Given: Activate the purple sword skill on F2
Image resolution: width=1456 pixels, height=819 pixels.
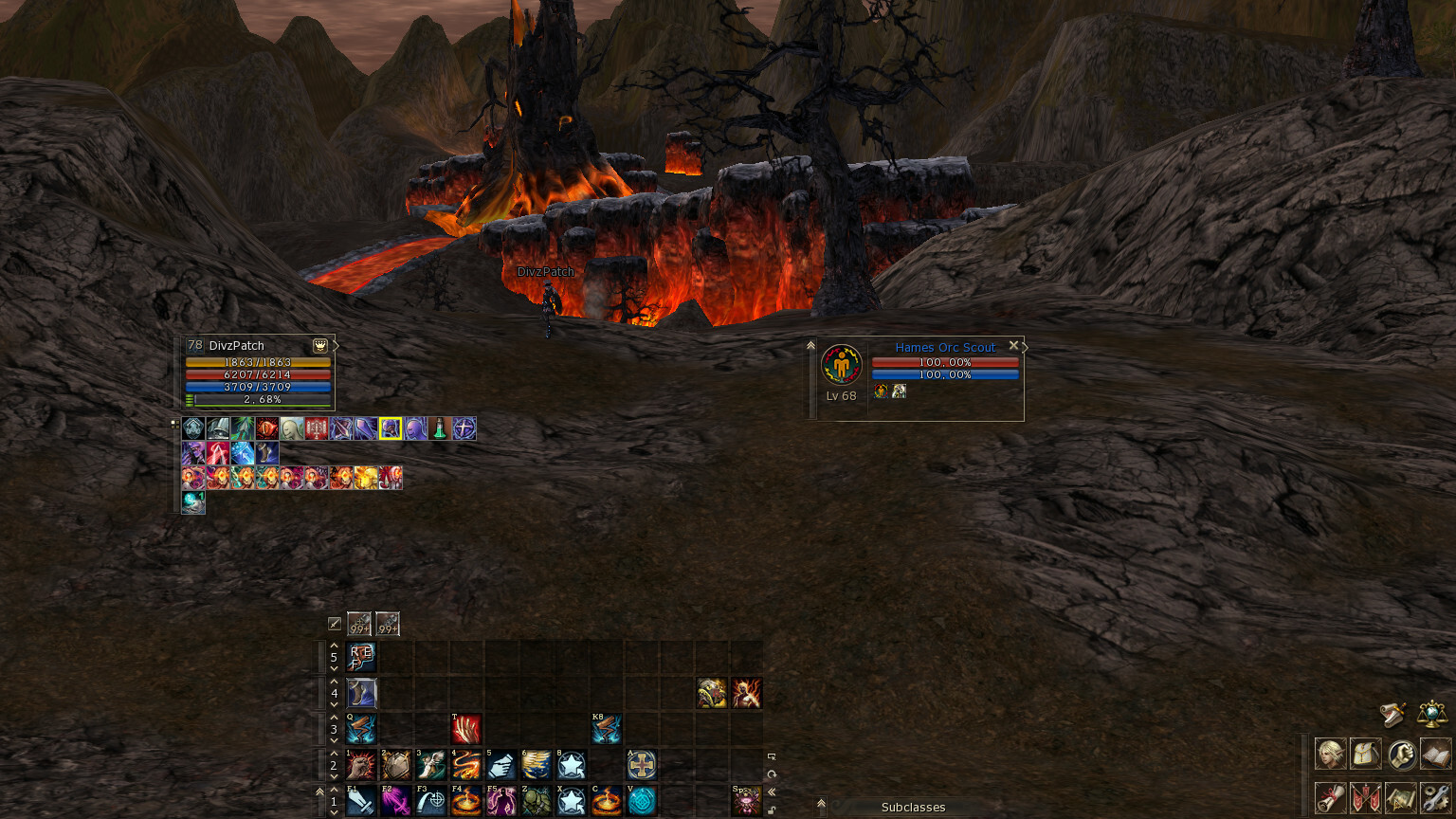Looking at the screenshot, I should (x=396, y=801).
